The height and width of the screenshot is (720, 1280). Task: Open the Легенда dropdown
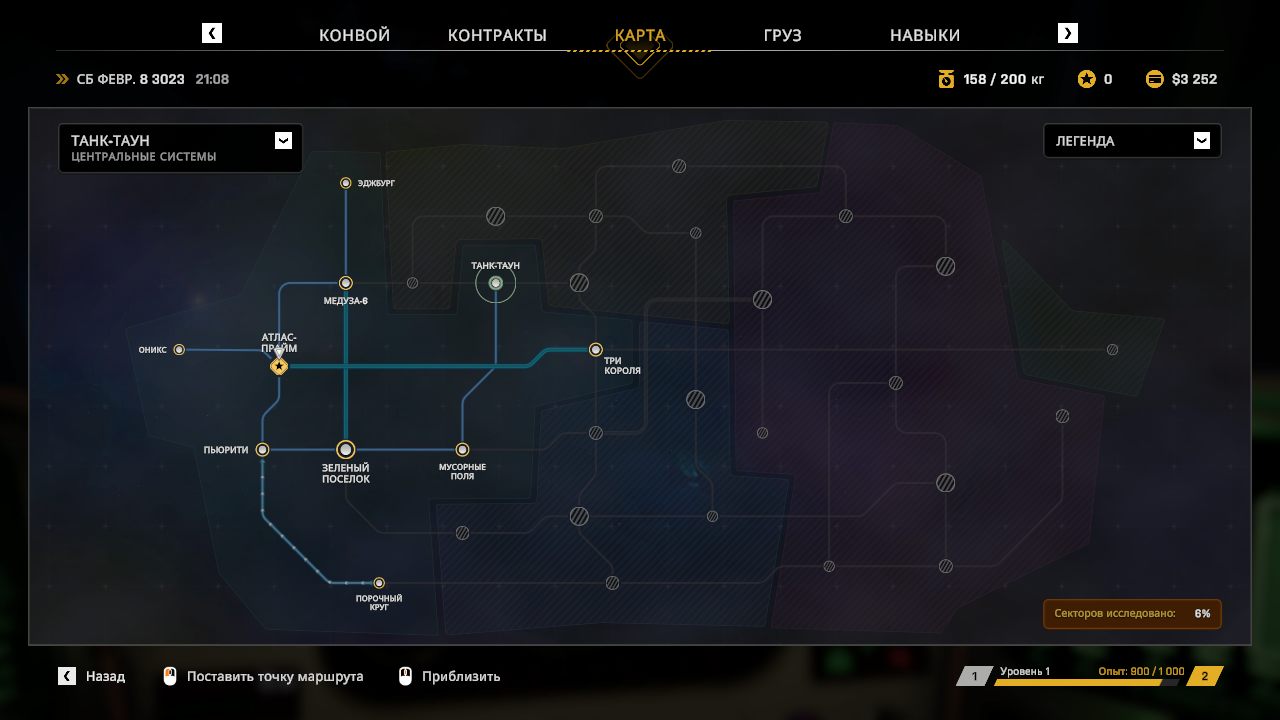pyautogui.click(x=1201, y=141)
